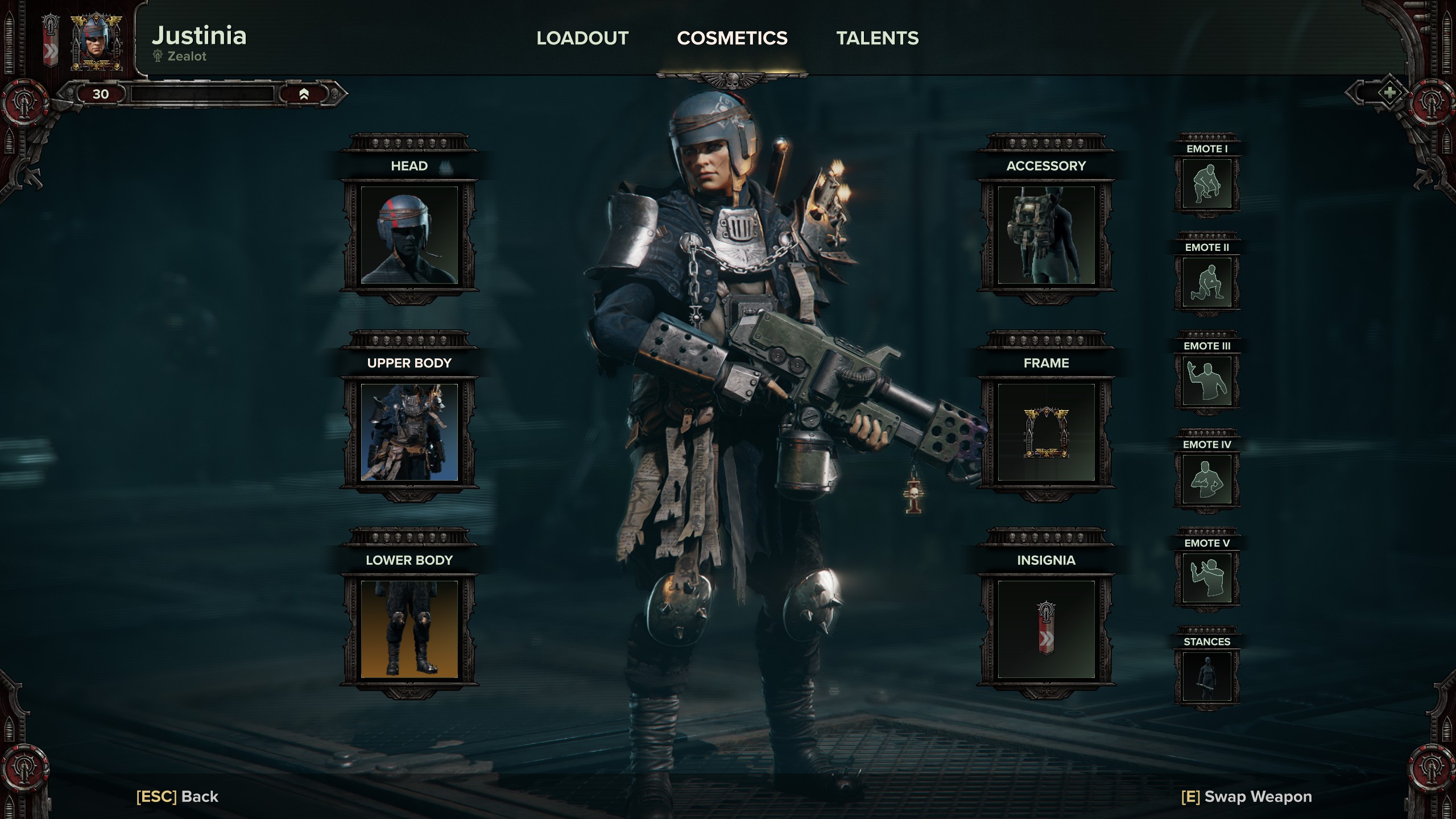1456x819 pixels.
Task: Select the Emote I slot
Action: tap(1207, 184)
